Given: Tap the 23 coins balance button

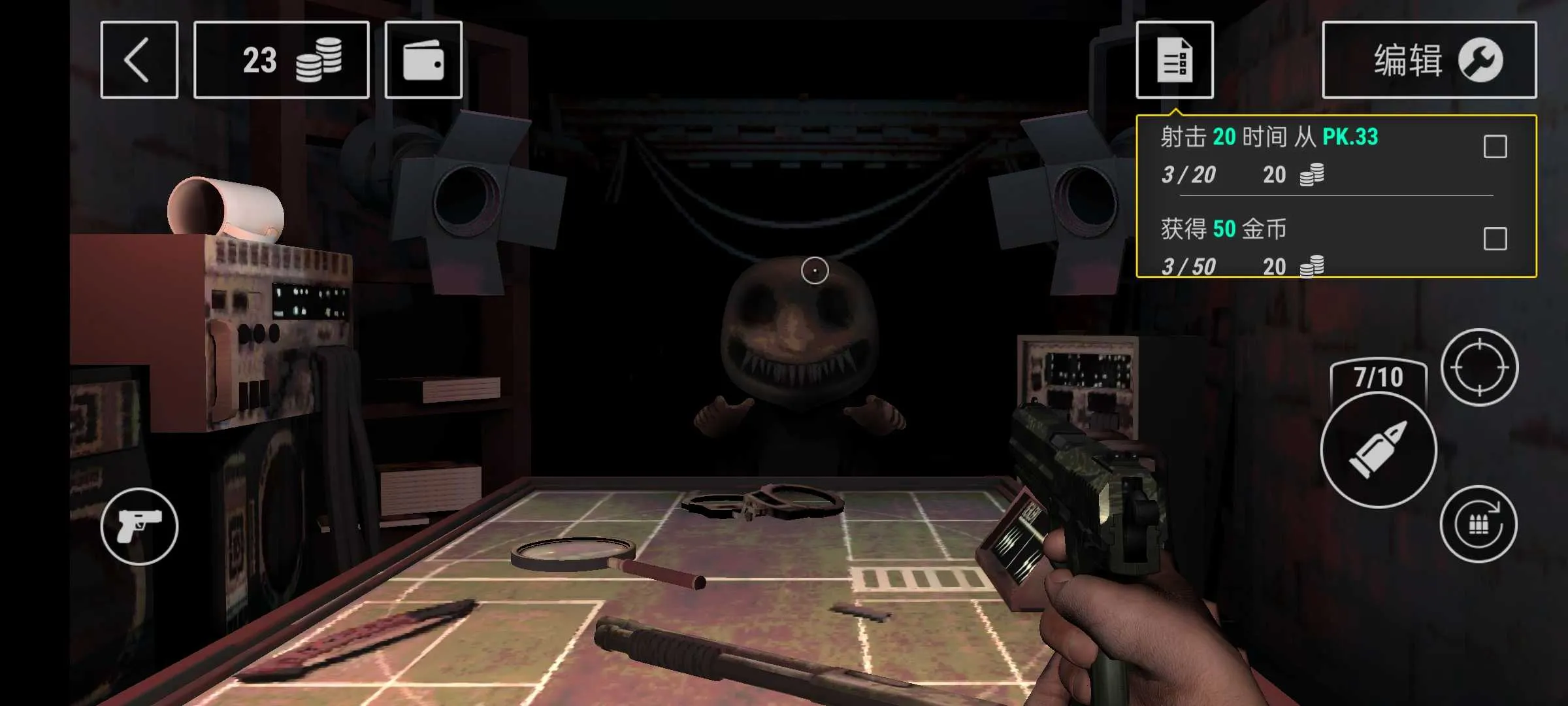Looking at the screenshot, I should point(282,60).
